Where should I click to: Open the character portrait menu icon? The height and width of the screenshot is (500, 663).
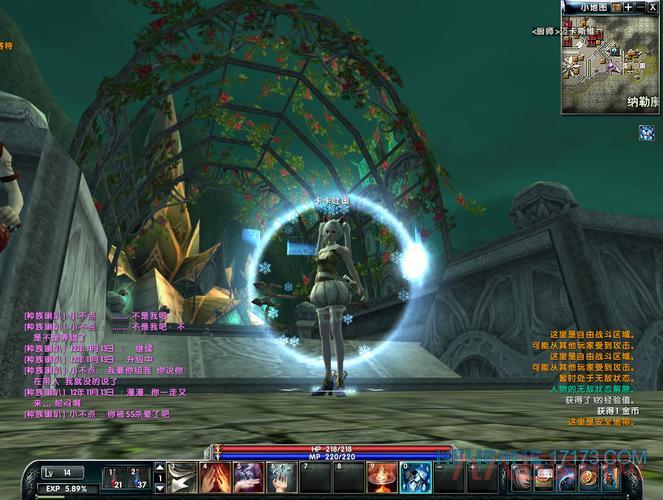(x=521, y=477)
